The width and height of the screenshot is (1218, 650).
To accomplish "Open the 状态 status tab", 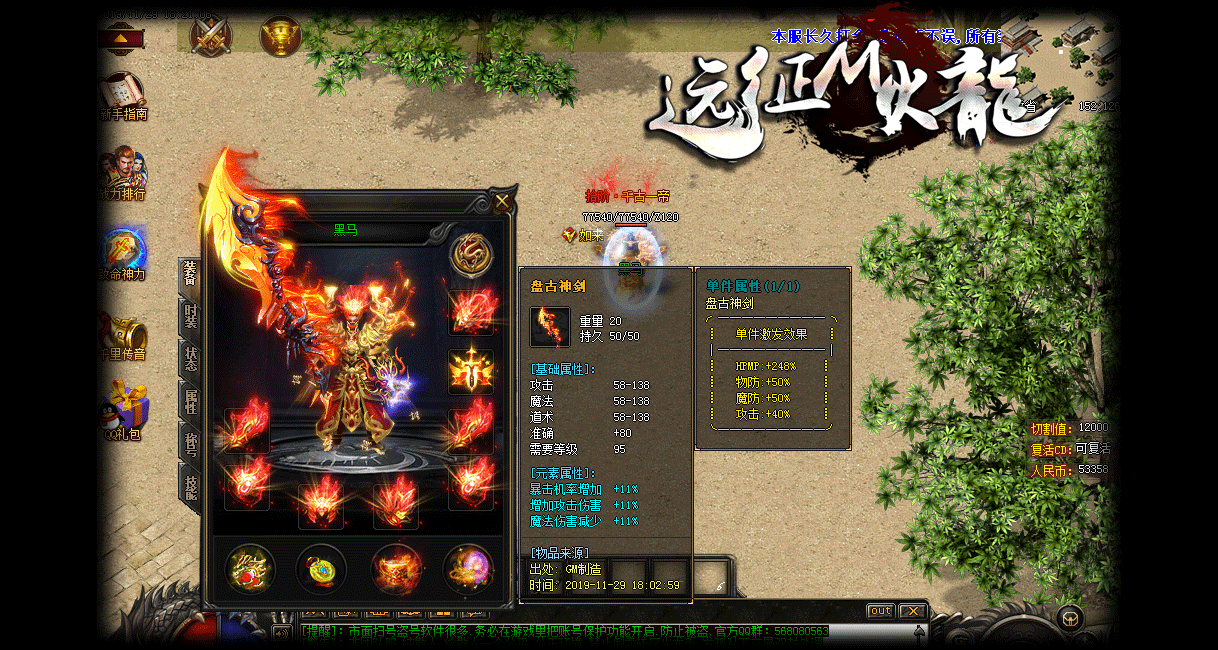I will (x=190, y=359).
